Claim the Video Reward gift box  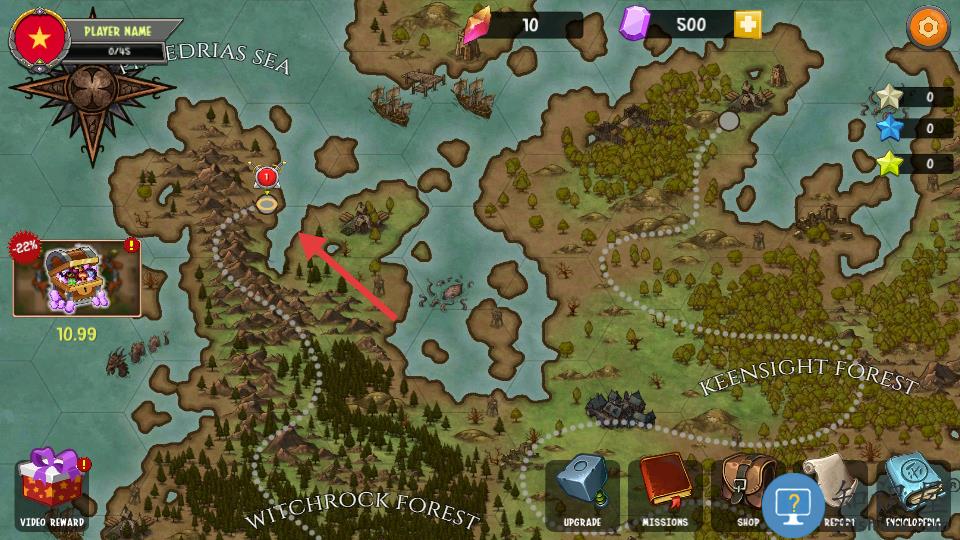pos(52,488)
